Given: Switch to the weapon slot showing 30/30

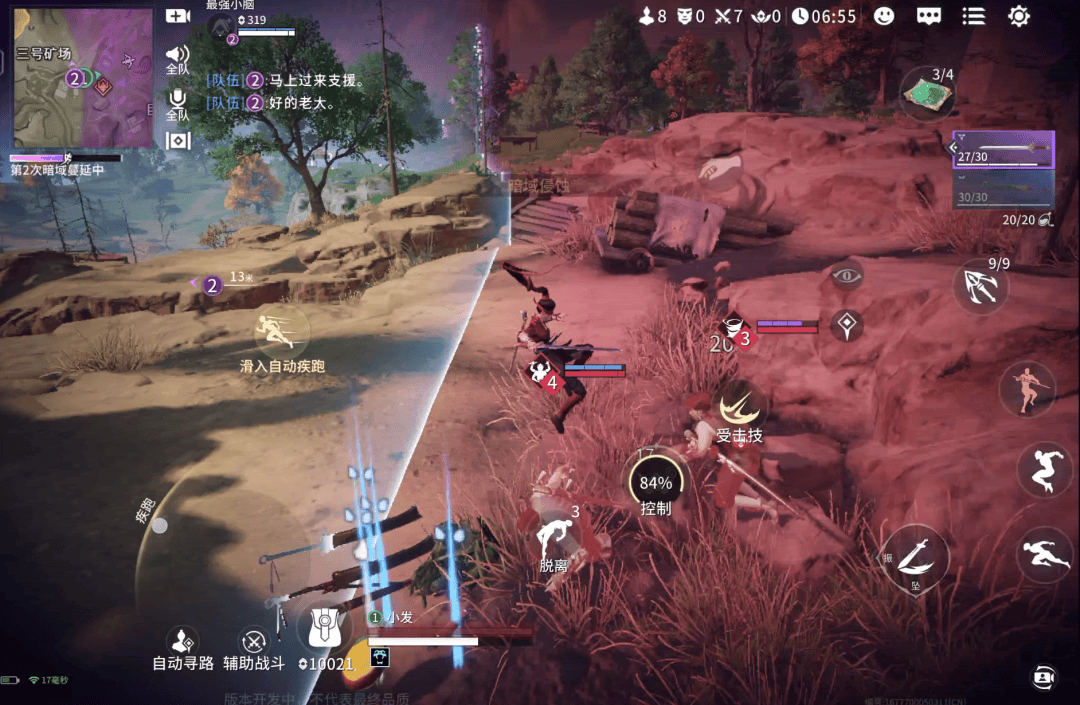Looking at the screenshot, I should click(1004, 189).
